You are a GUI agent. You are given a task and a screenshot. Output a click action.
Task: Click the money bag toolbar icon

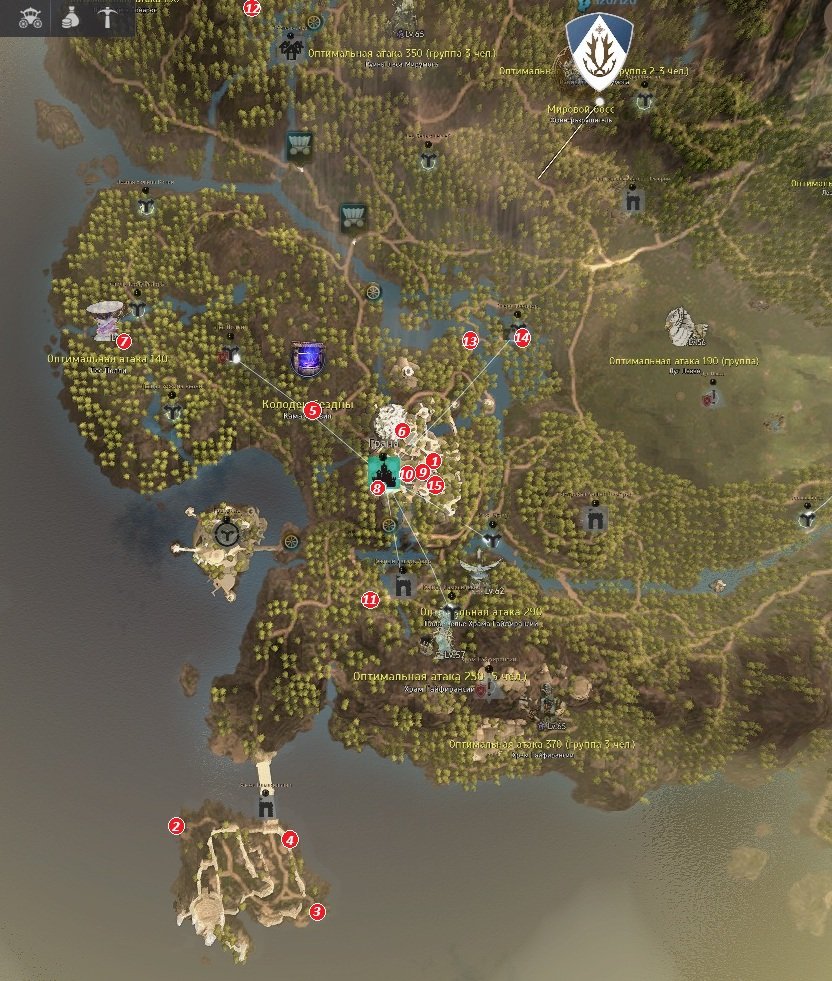69,17
